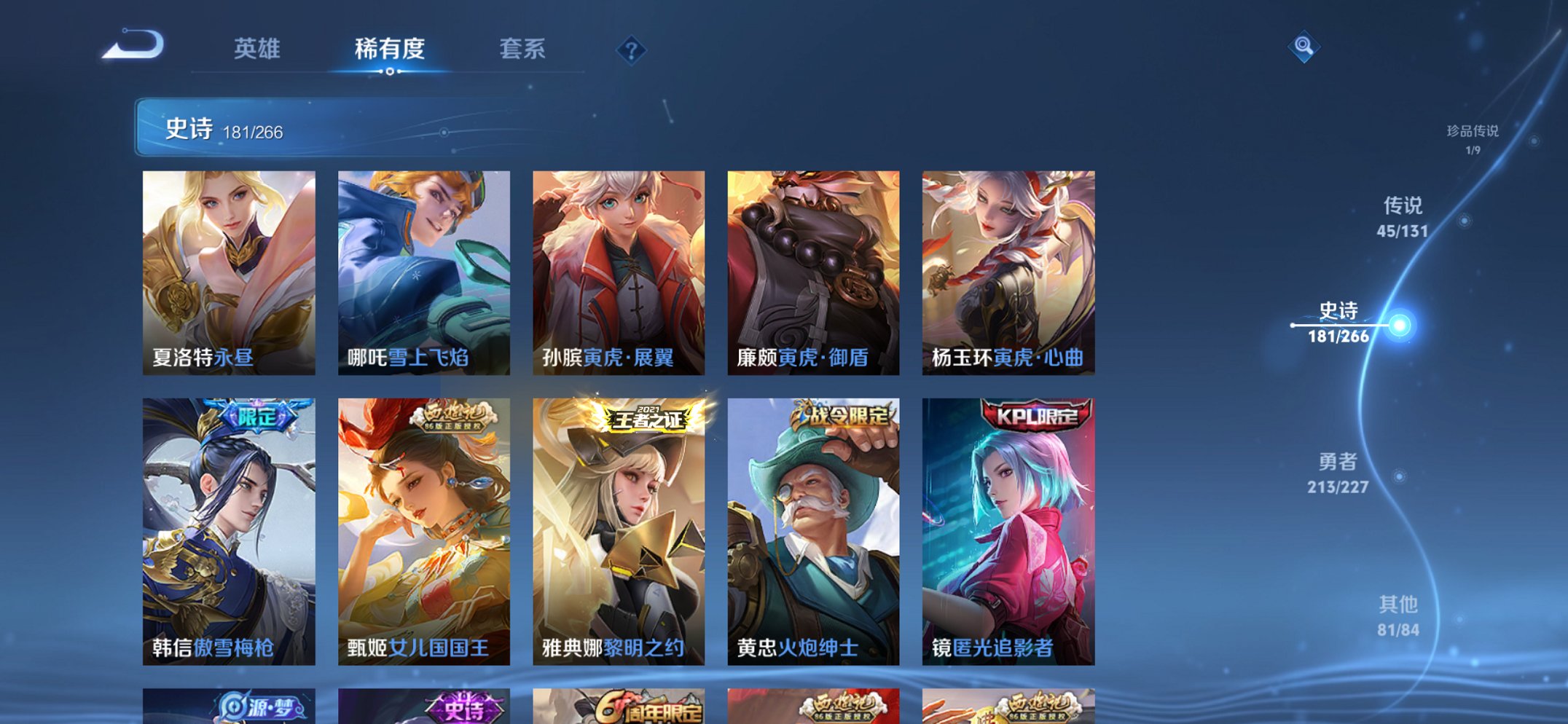1568x724 pixels.
Task: Open the help question mark icon
Action: [631, 50]
